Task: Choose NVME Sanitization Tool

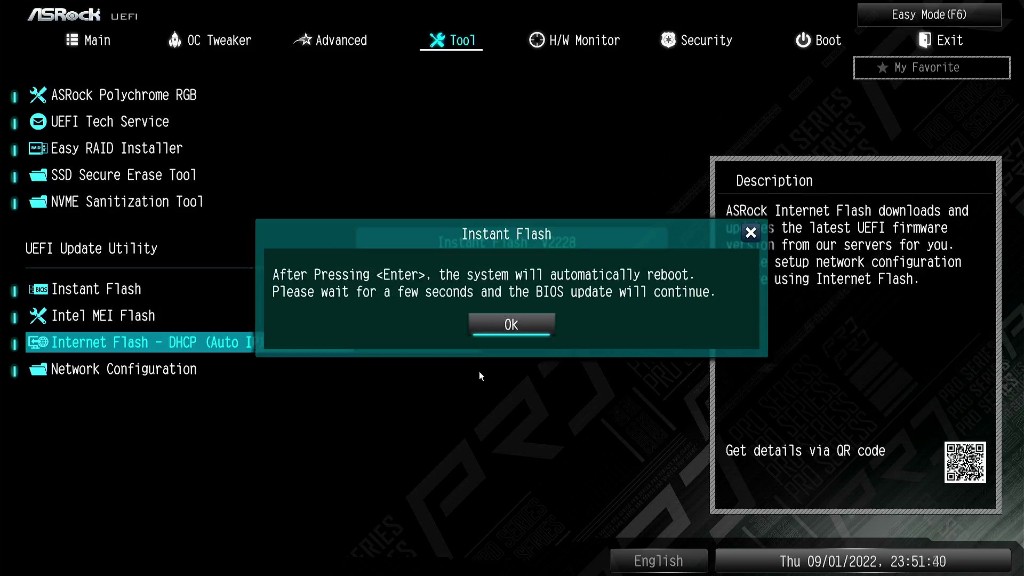Action: point(126,201)
